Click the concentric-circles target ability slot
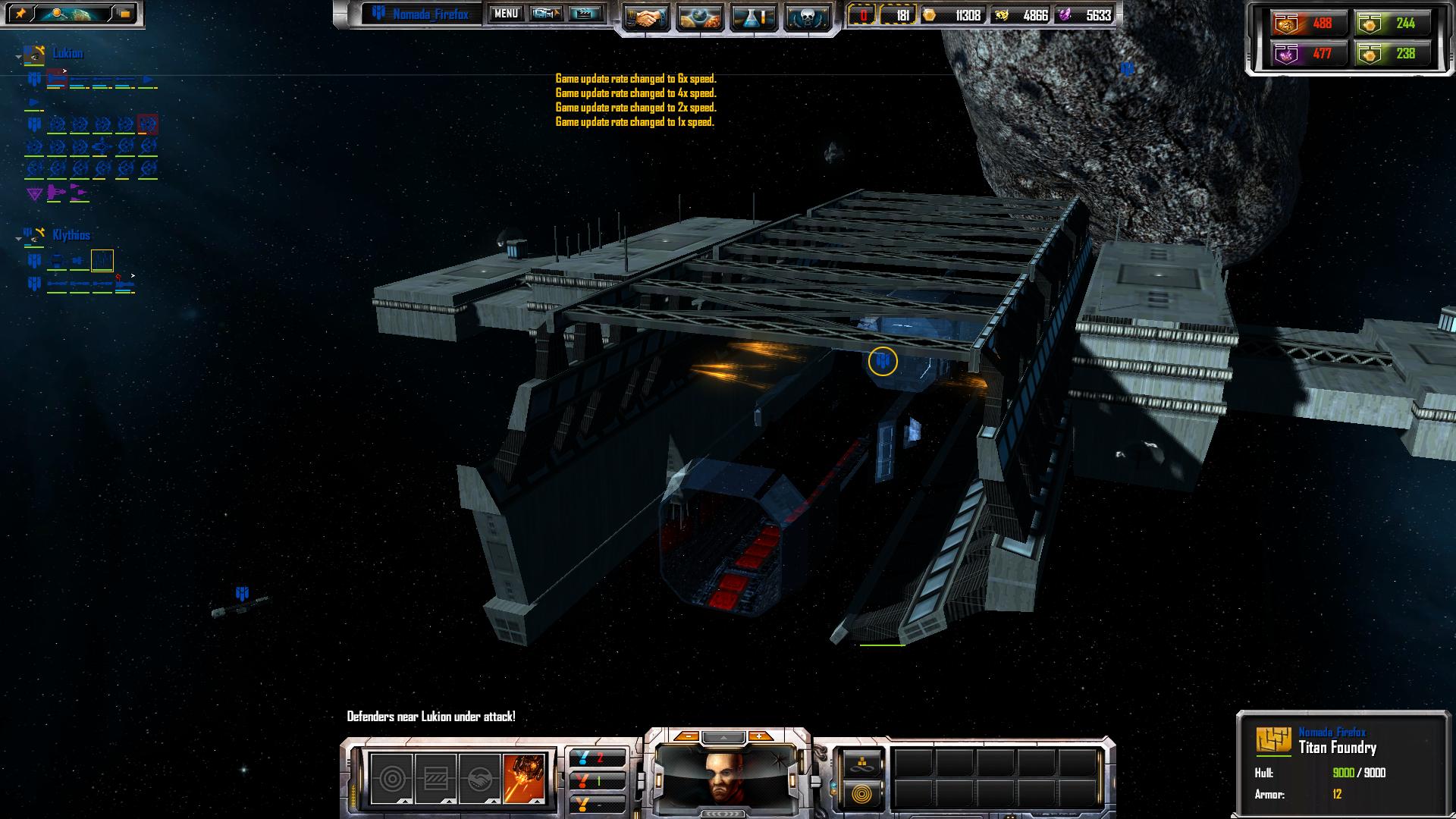The image size is (1456, 819). [x=391, y=778]
